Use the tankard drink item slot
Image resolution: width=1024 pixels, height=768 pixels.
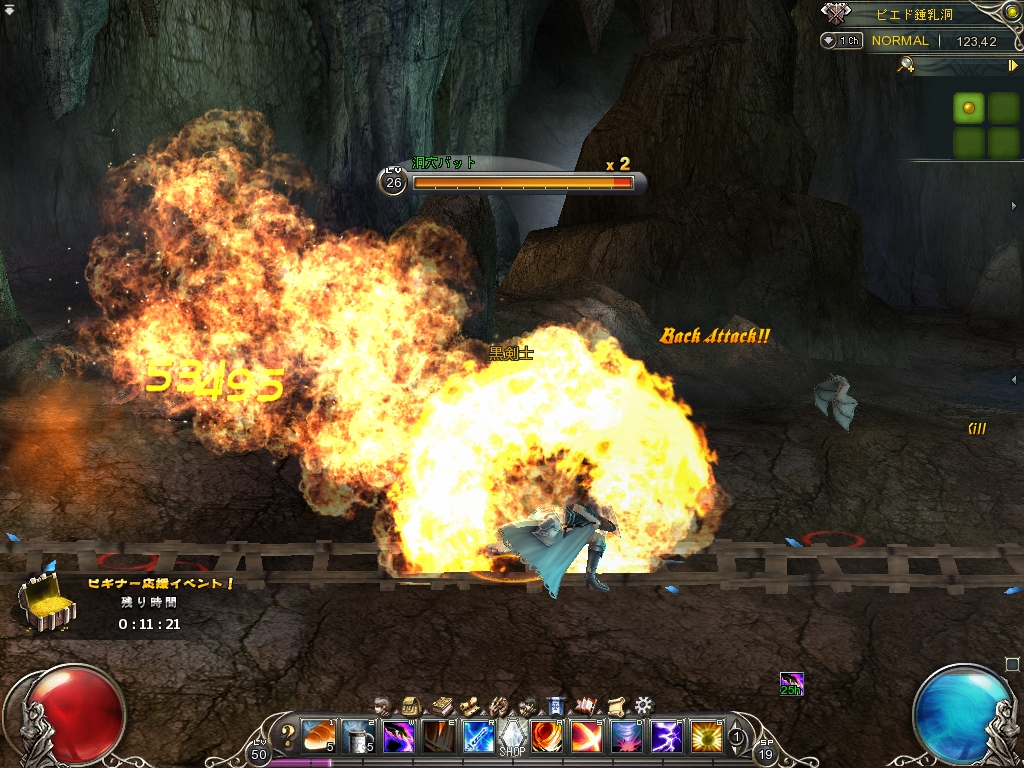click(x=357, y=737)
